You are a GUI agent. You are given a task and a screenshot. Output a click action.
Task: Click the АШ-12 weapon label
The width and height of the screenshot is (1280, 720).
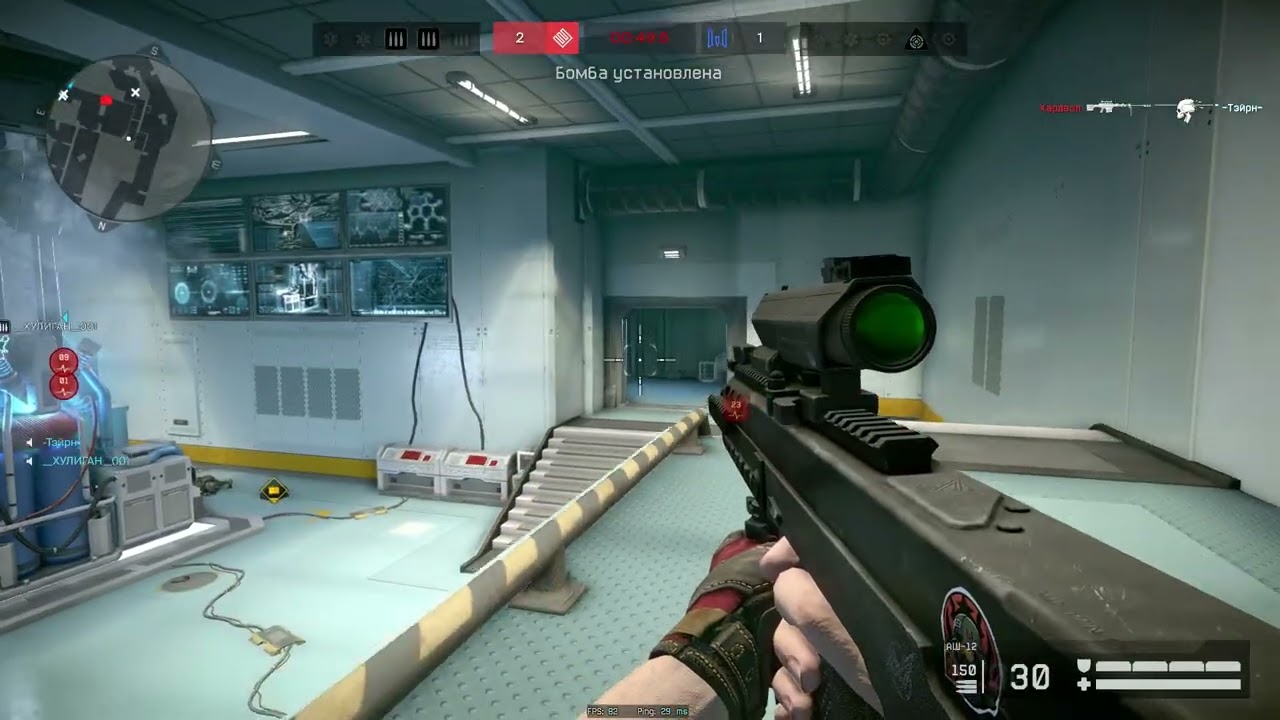[x=961, y=647]
